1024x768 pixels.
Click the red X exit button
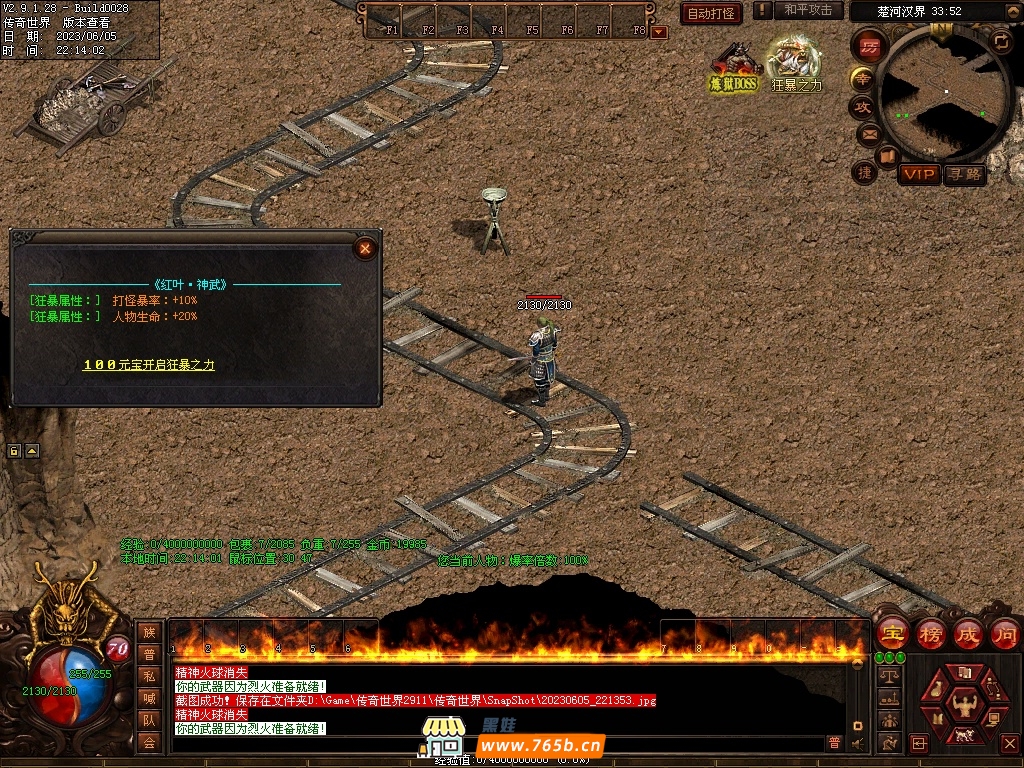tap(1008, 744)
